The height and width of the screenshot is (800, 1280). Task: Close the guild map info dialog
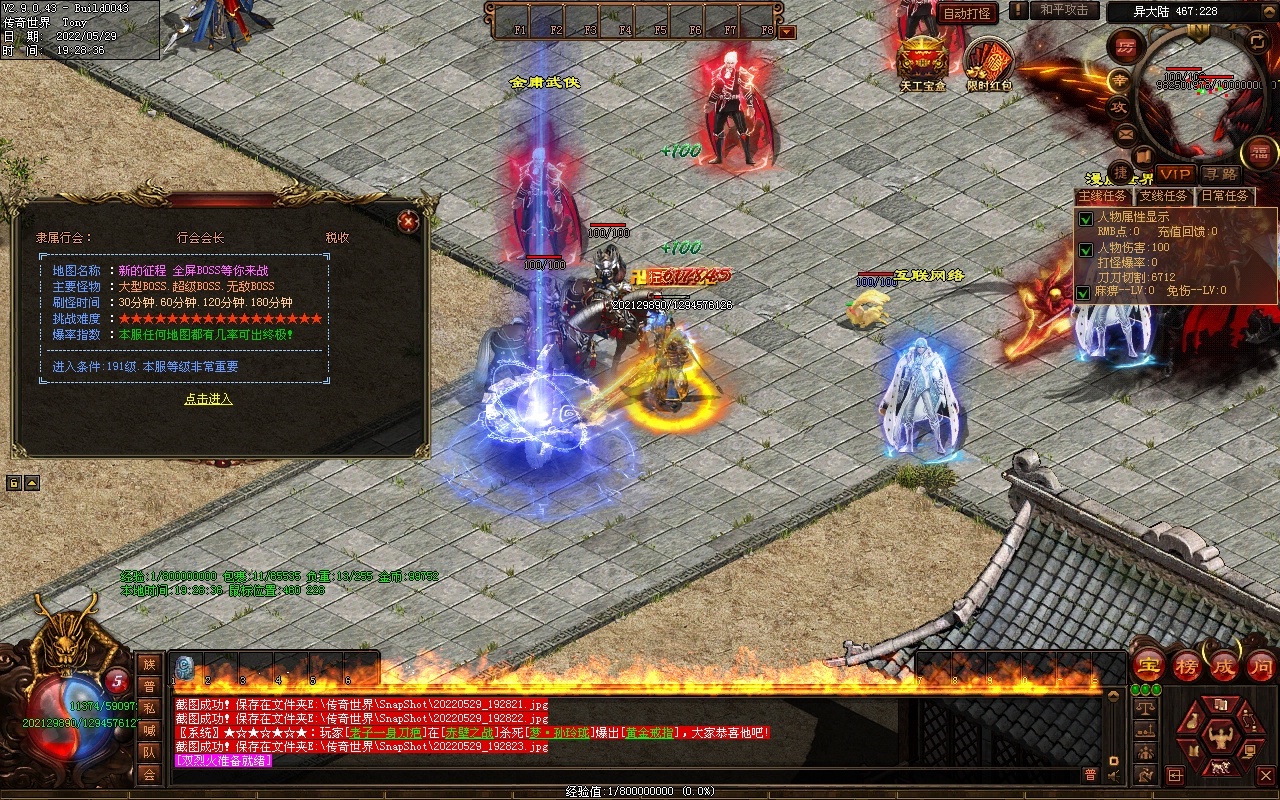tap(407, 222)
